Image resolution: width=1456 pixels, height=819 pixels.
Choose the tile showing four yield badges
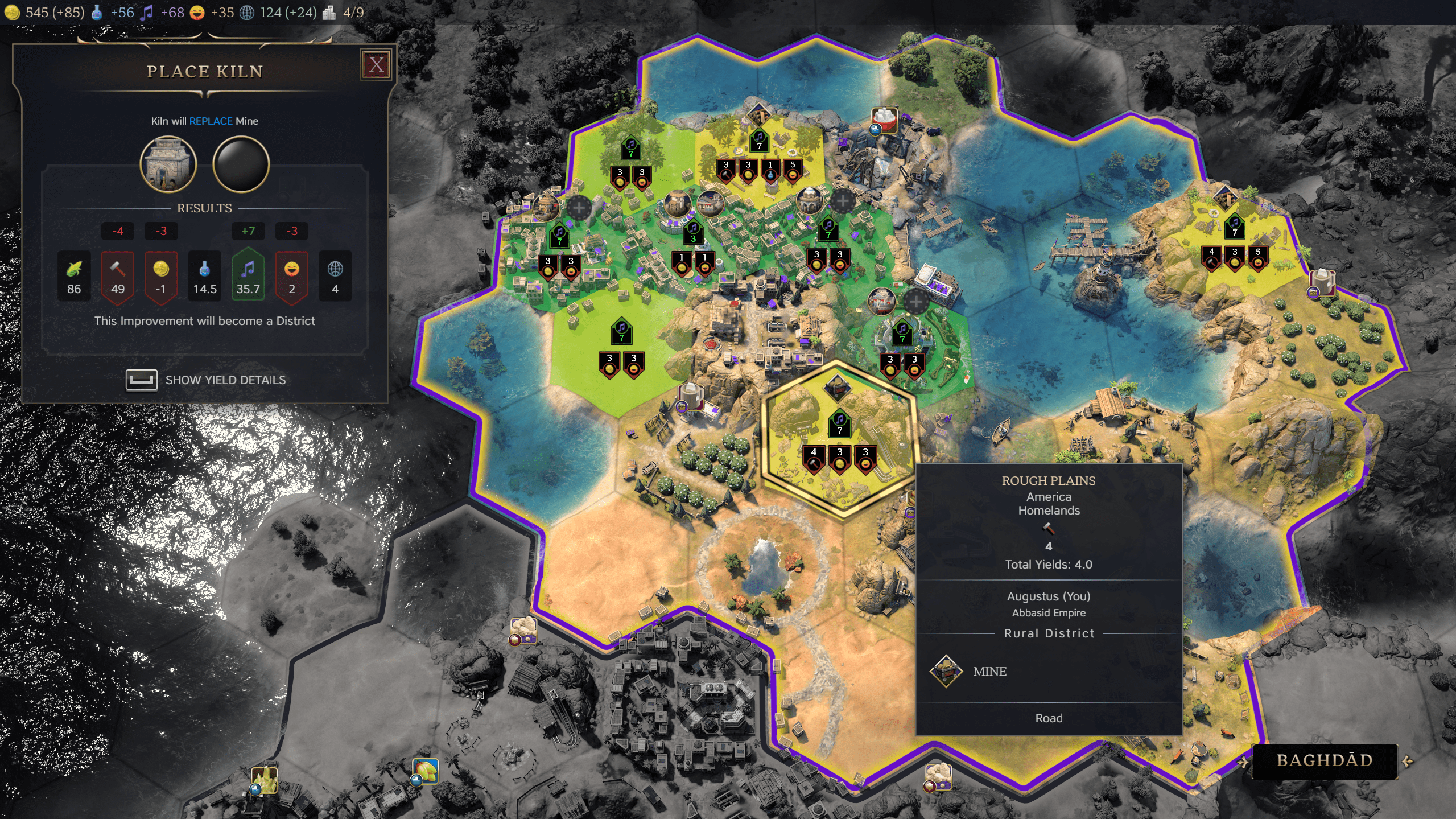point(759,159)
